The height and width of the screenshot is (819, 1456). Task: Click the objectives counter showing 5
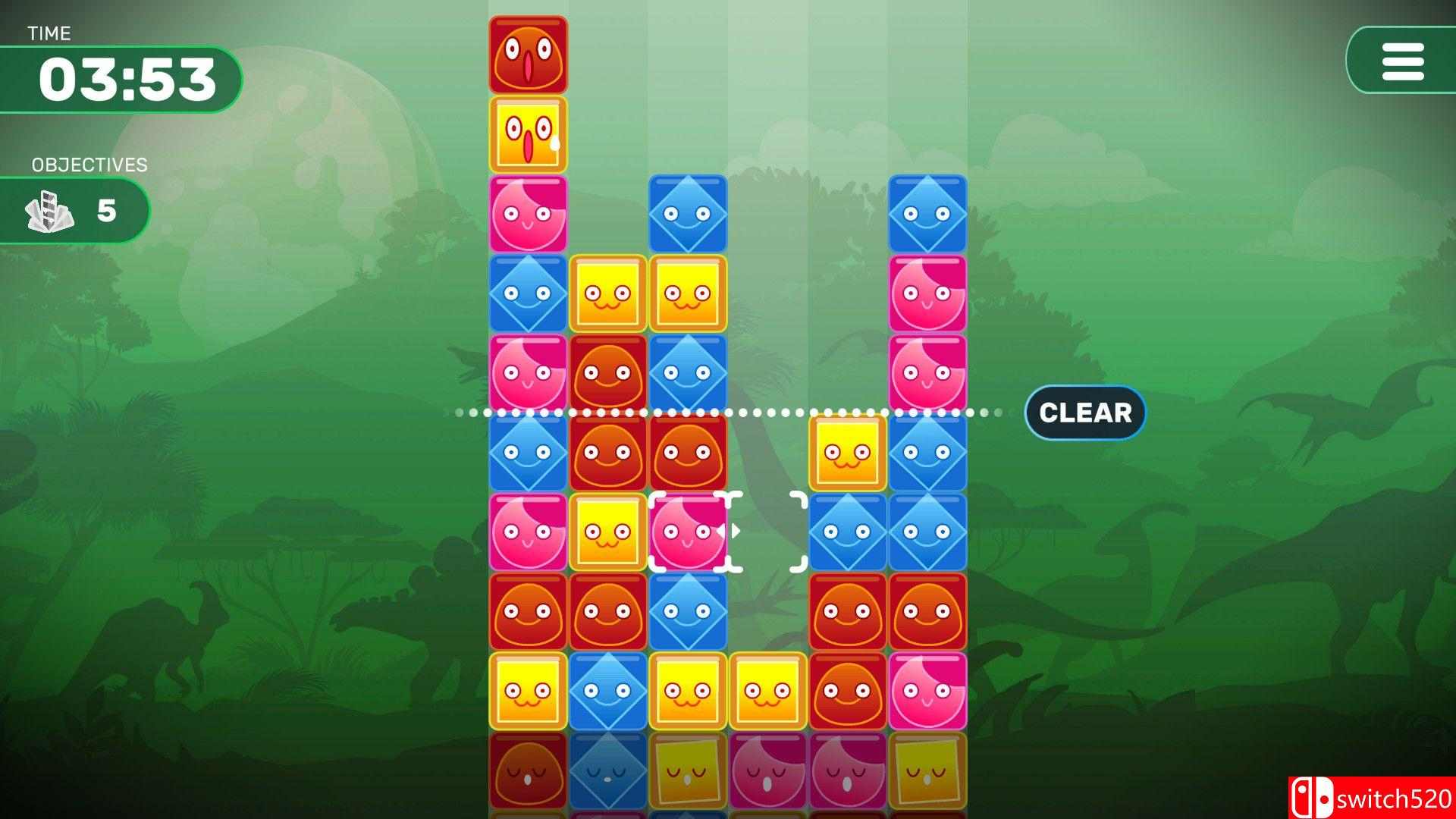click(106, 210)
